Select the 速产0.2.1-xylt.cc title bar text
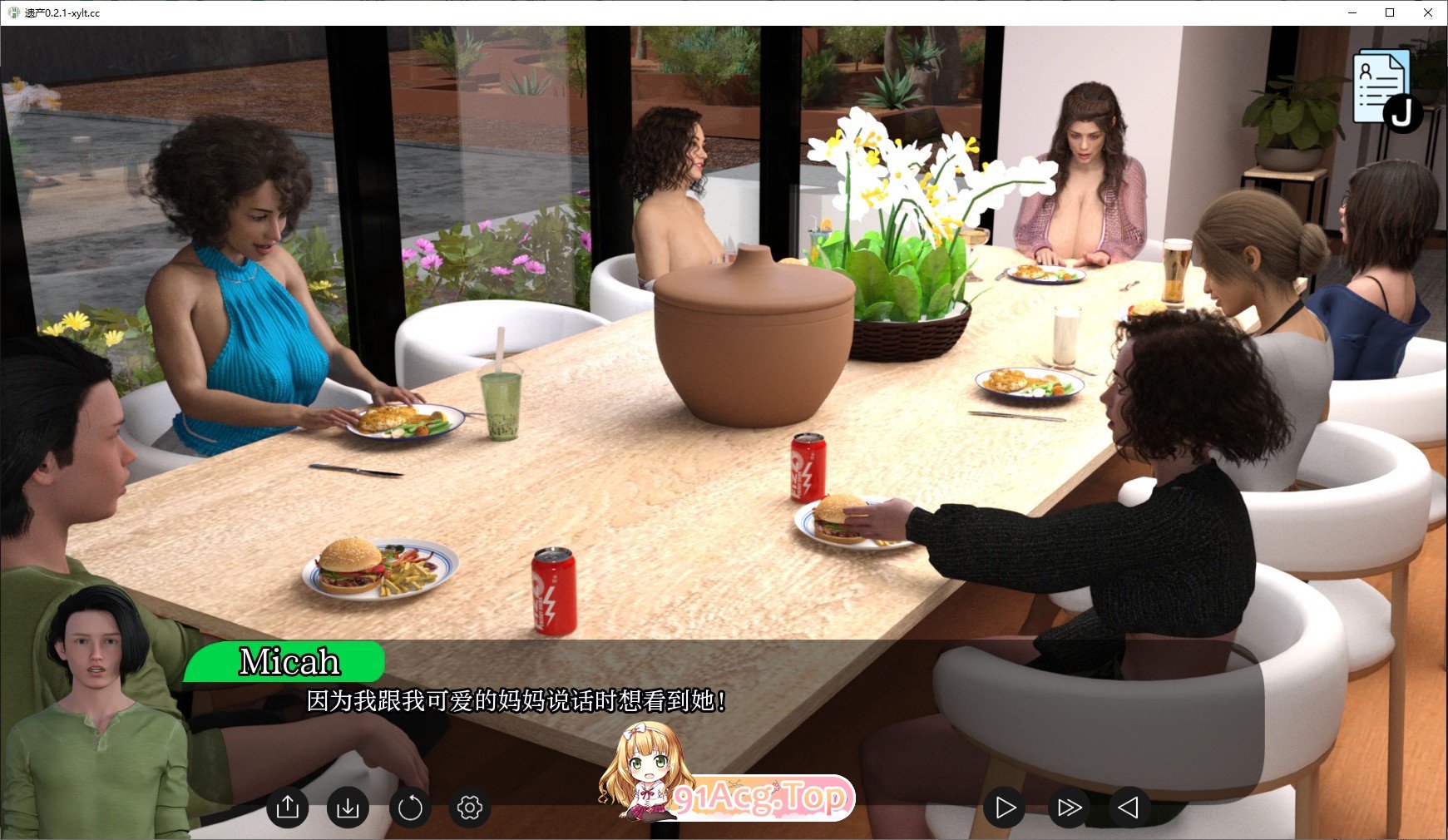Screen dimensions: 1448x840 pyautogui.click(x=62, y=12)
